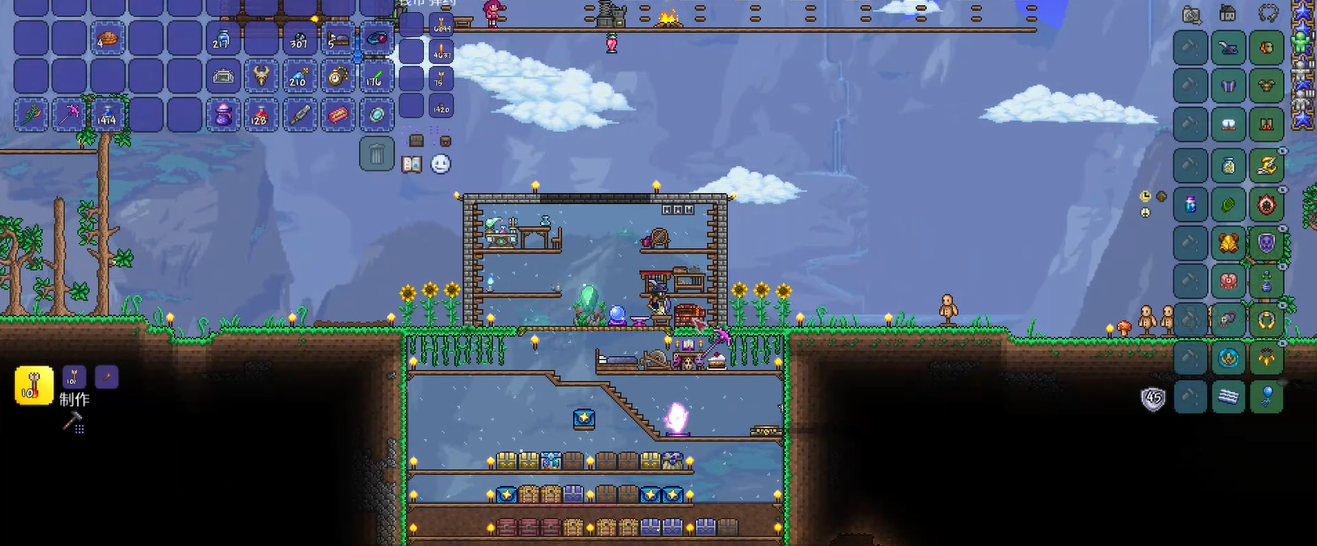
Task: Select the blue balloon accessory slot
Action: coord(1266,397)
